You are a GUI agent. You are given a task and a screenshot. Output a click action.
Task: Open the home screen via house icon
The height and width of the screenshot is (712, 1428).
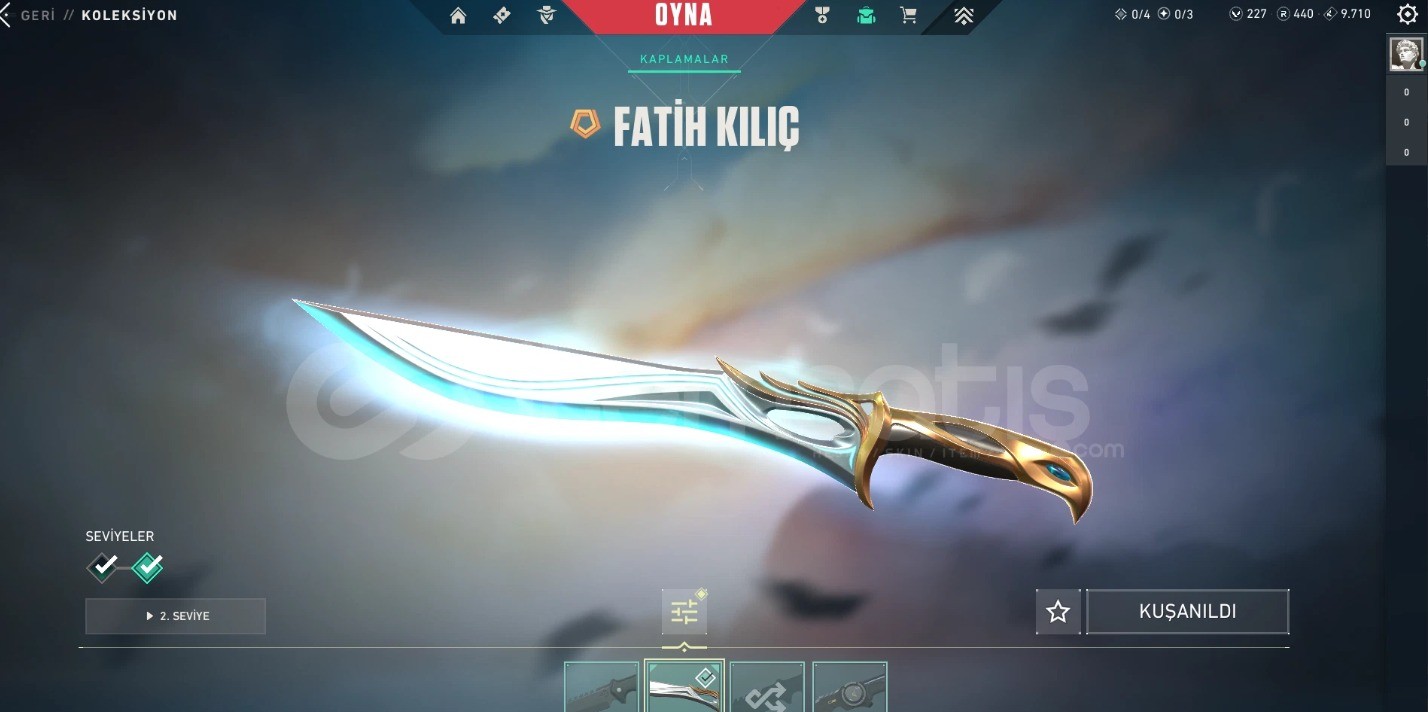[x=458, y=15]
